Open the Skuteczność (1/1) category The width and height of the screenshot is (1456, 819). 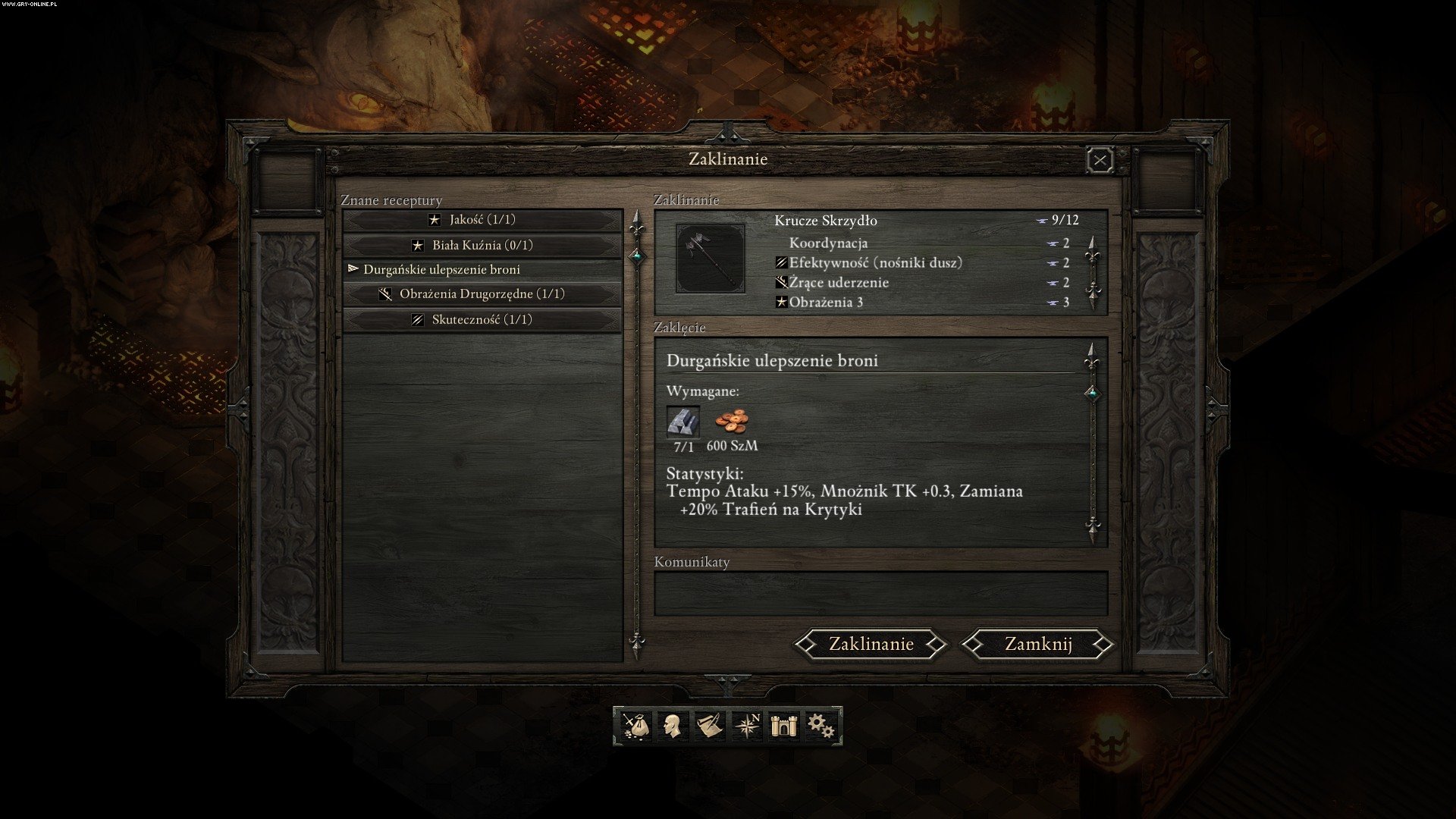pos(482,320)
